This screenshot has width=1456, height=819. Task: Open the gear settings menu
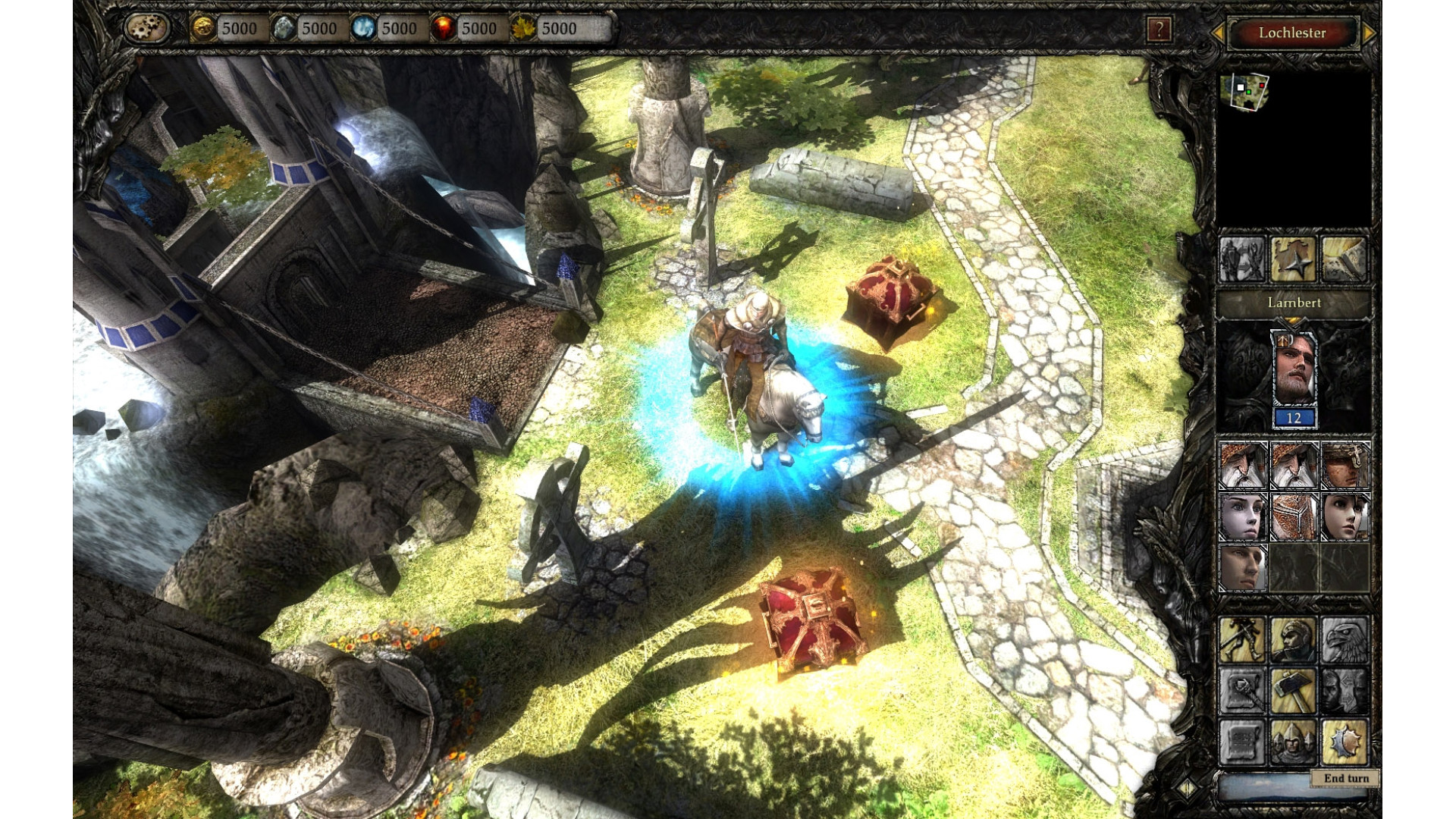point(147,28)
